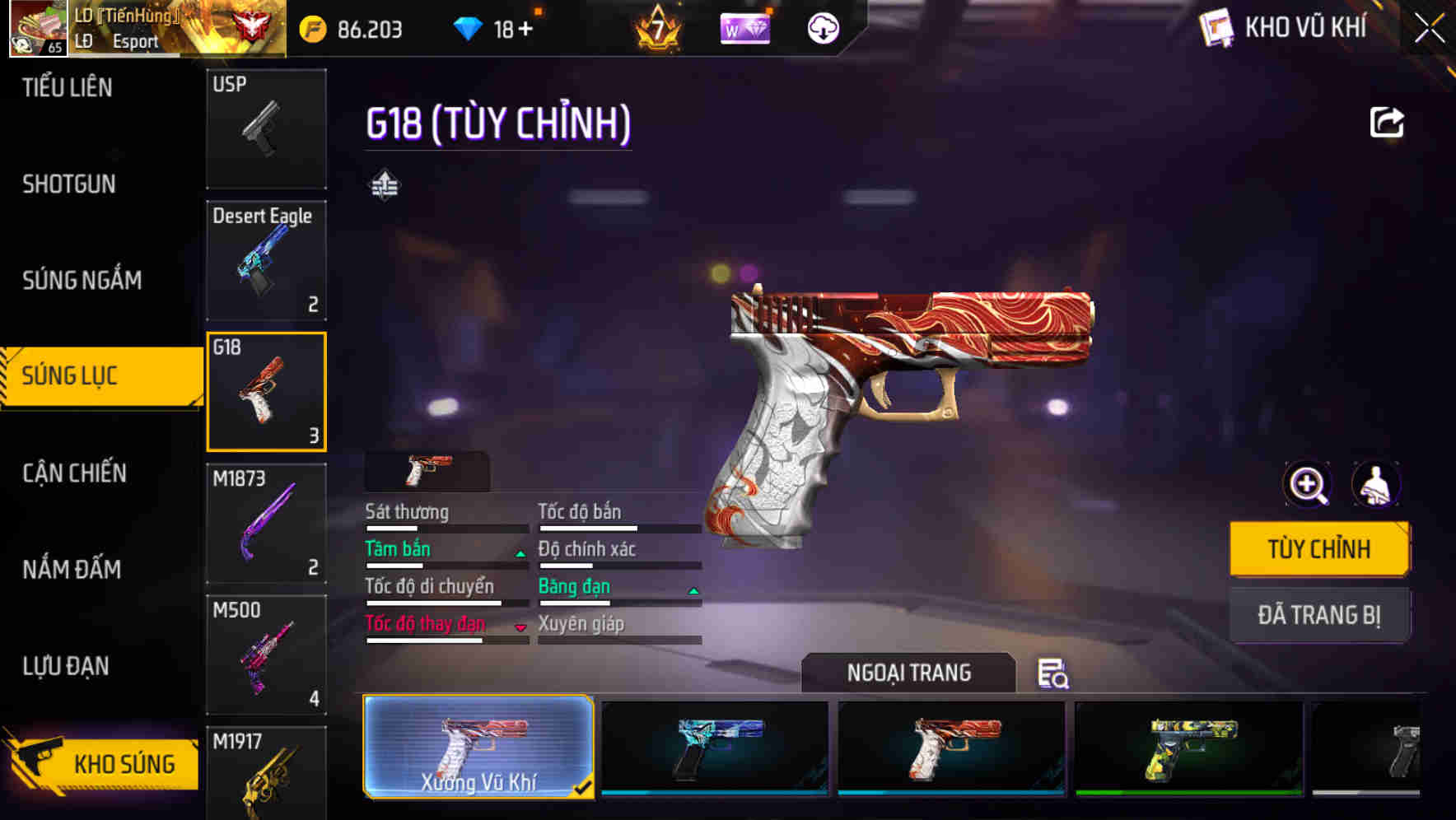Viewport: 1456px width, 820px height.
Task: Click the equipped checkmark on Xưởng Vũ Khí skin
Action: pyautogui.click(x=584, y=787)
